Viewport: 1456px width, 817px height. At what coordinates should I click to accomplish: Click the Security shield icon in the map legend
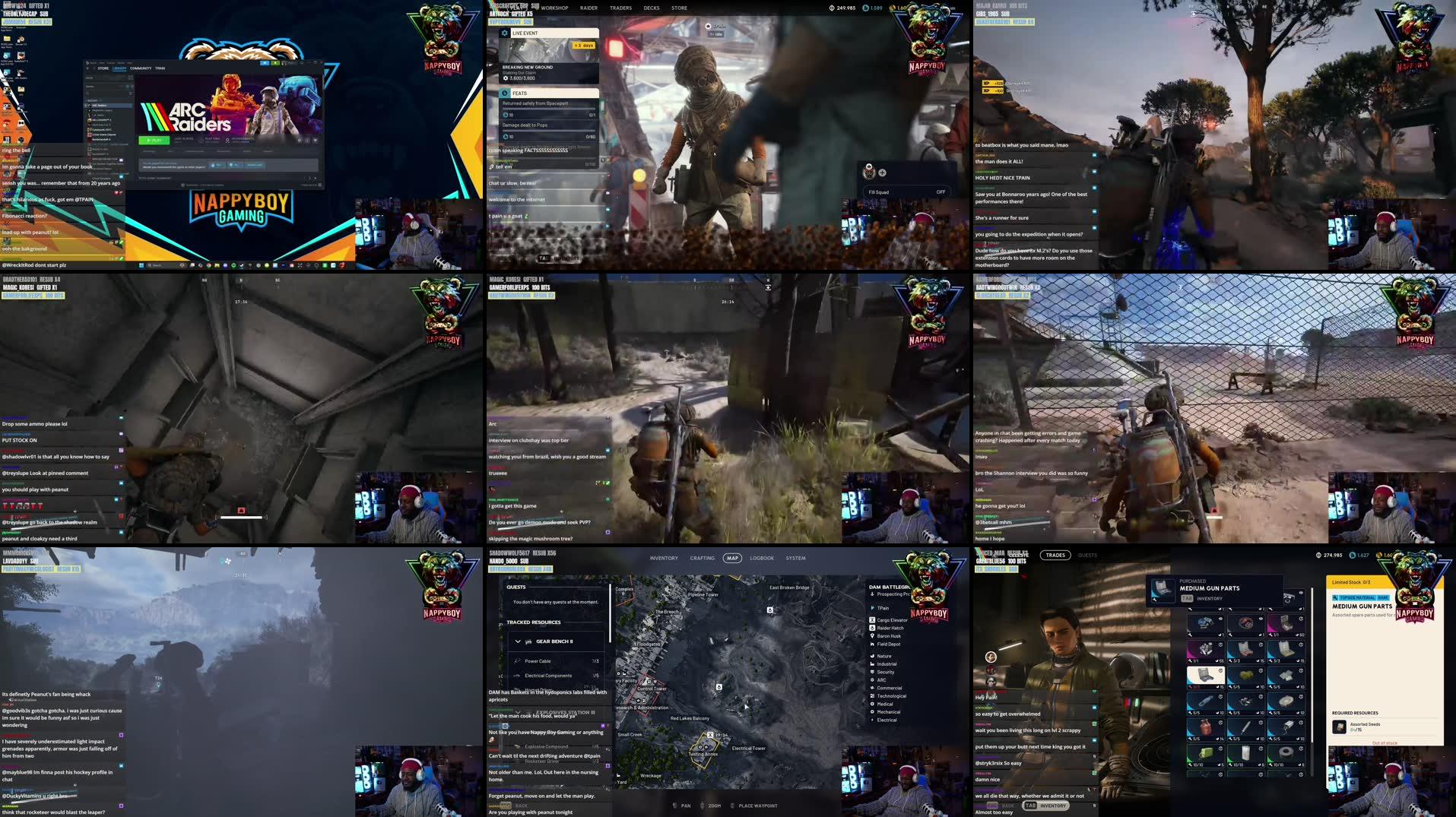click(x=872, y=672)
